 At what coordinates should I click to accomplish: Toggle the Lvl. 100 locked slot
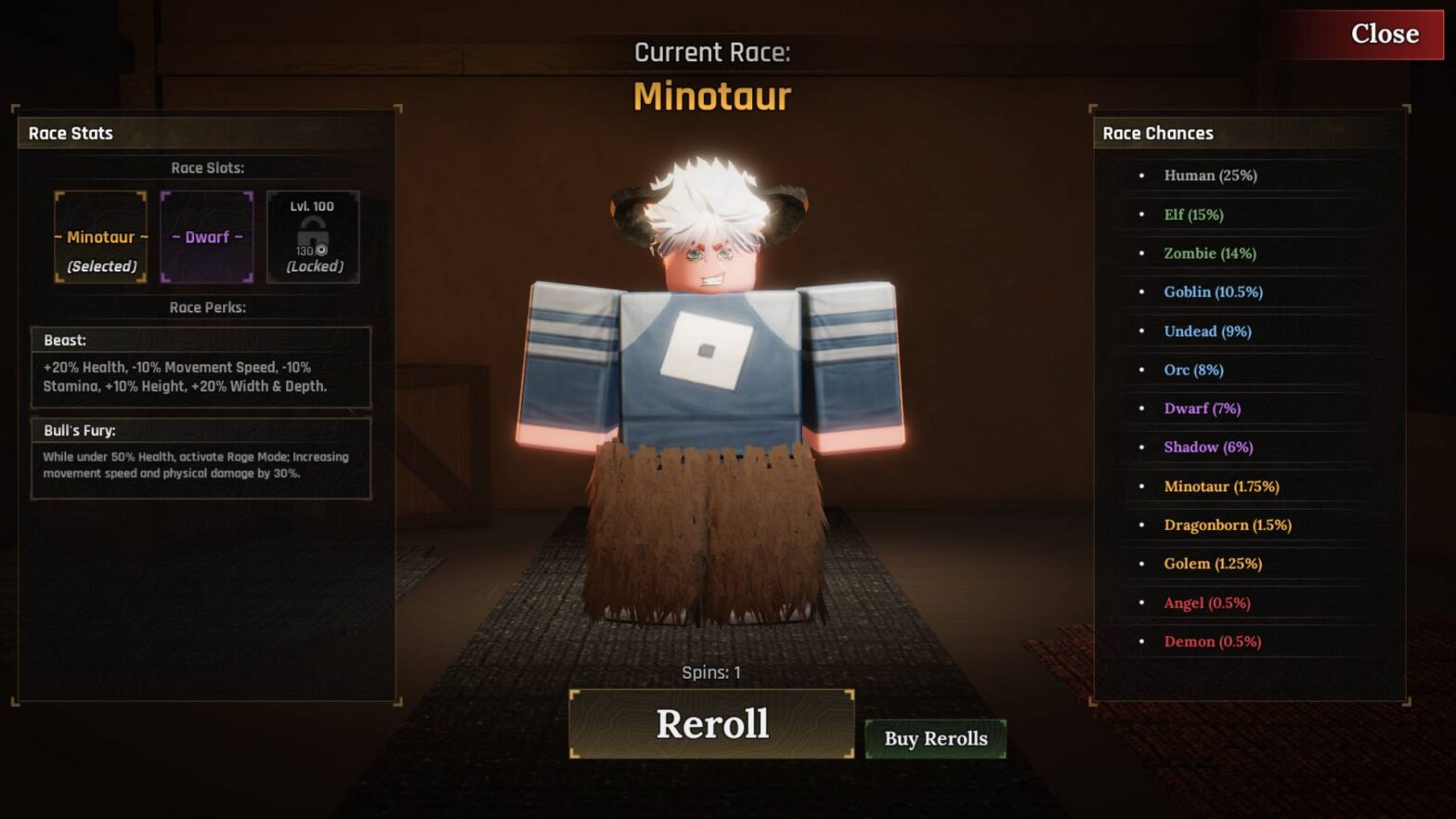(x=313, y=238)
